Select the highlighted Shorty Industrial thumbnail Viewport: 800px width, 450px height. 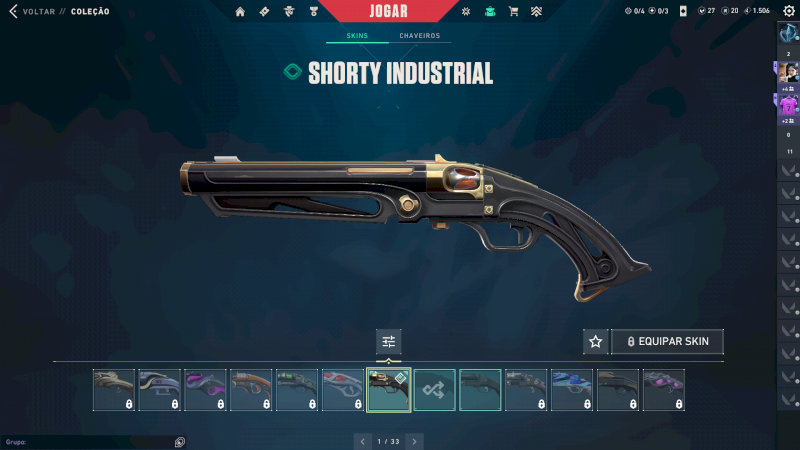pos(389,390)
